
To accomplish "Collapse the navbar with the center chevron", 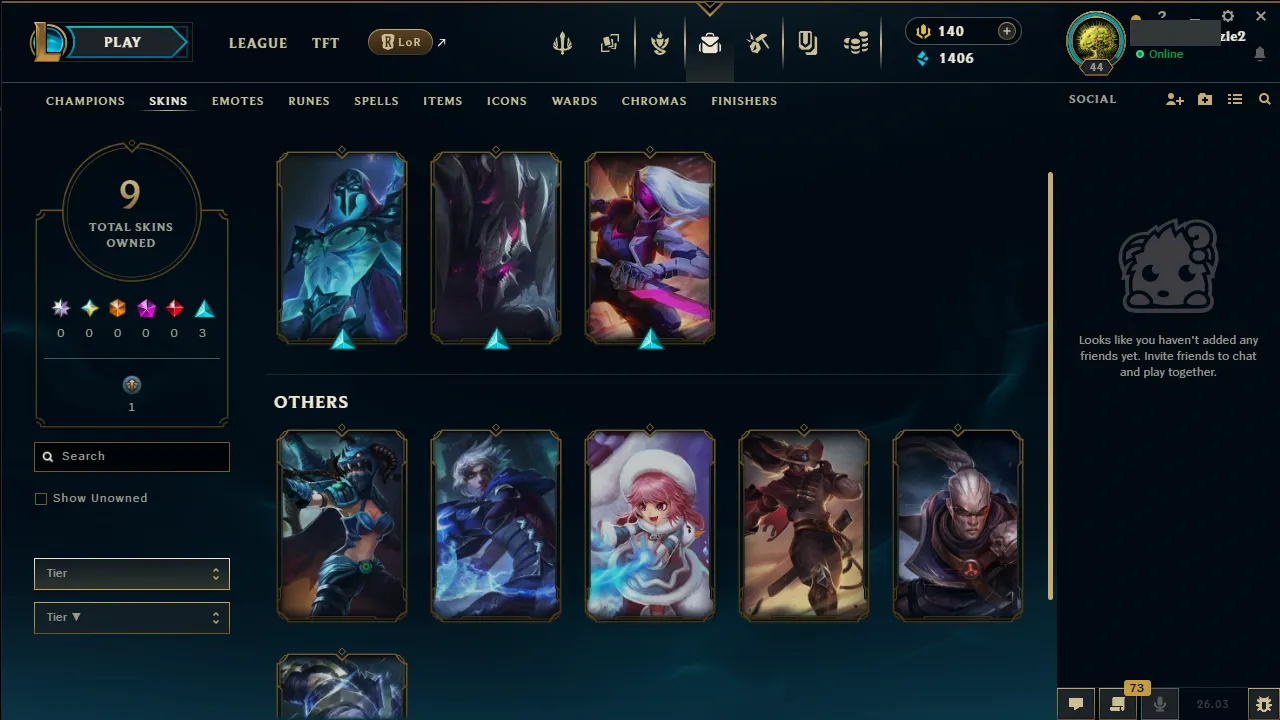I will click(710, 6).
